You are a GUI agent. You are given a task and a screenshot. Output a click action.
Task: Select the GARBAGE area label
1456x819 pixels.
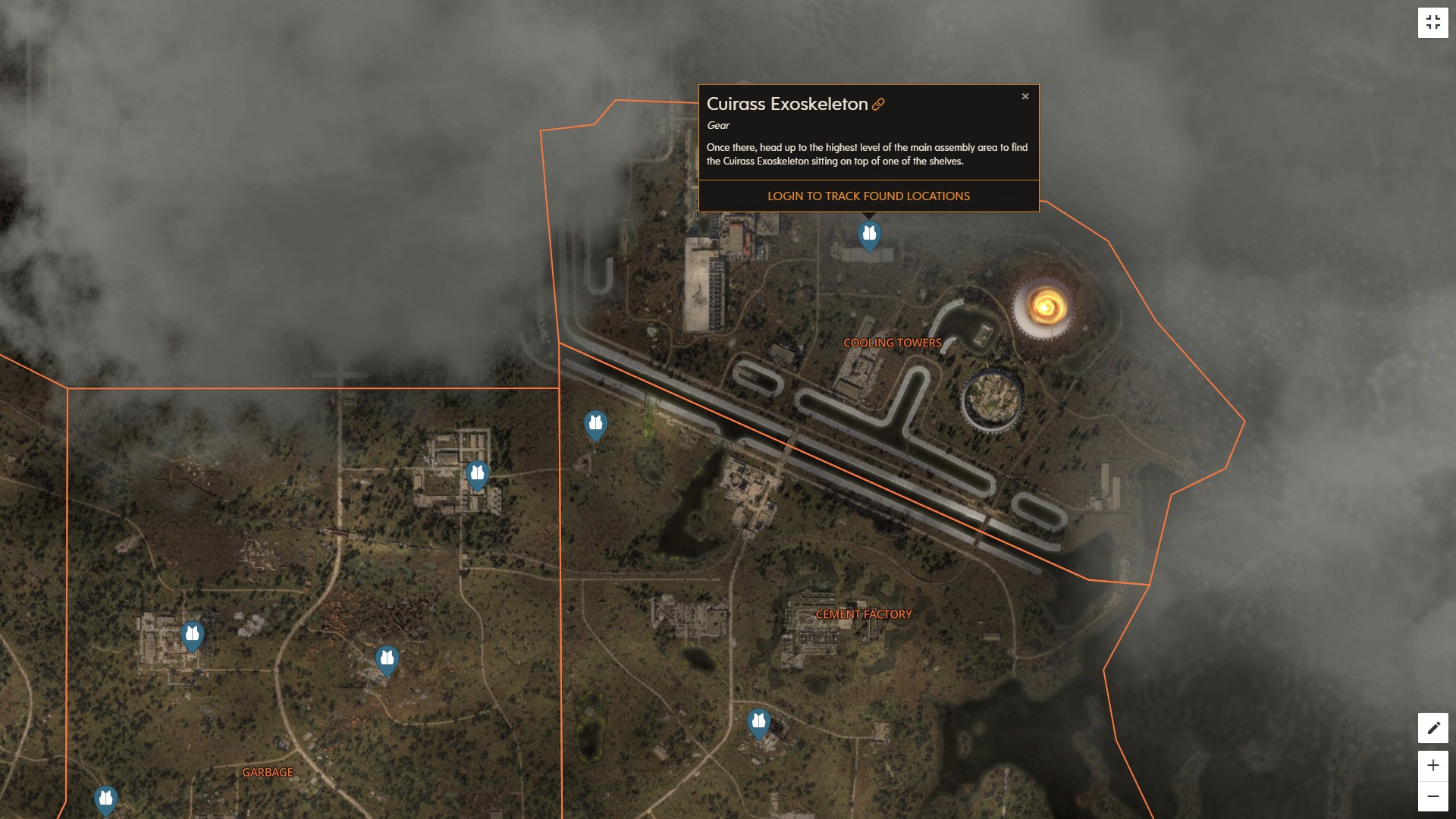point(267,772)
